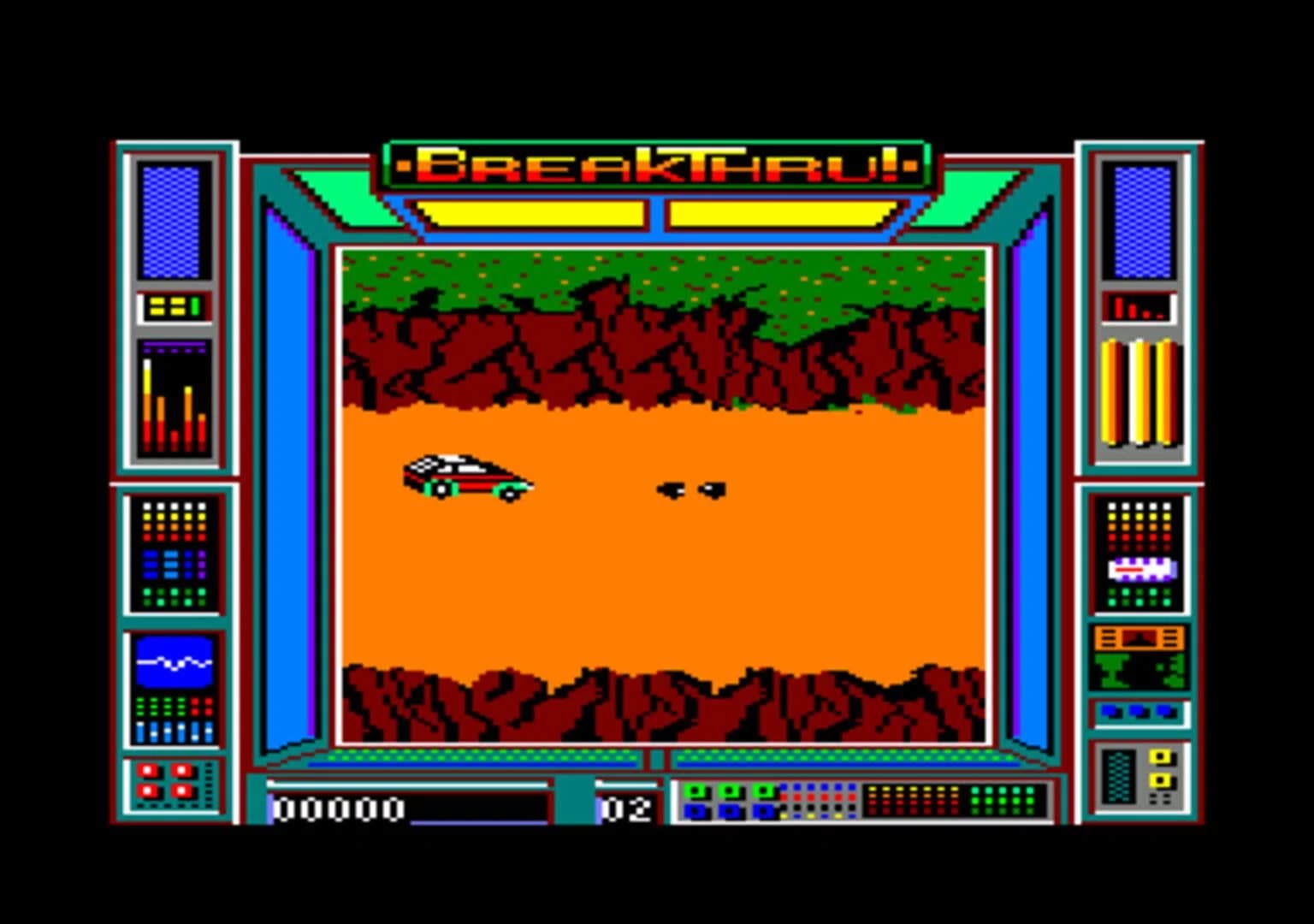The height and width of the screenshot is (924, 1314).
Task: Toggle the leftmost blue button on the right console strip
Action: 1108,711
